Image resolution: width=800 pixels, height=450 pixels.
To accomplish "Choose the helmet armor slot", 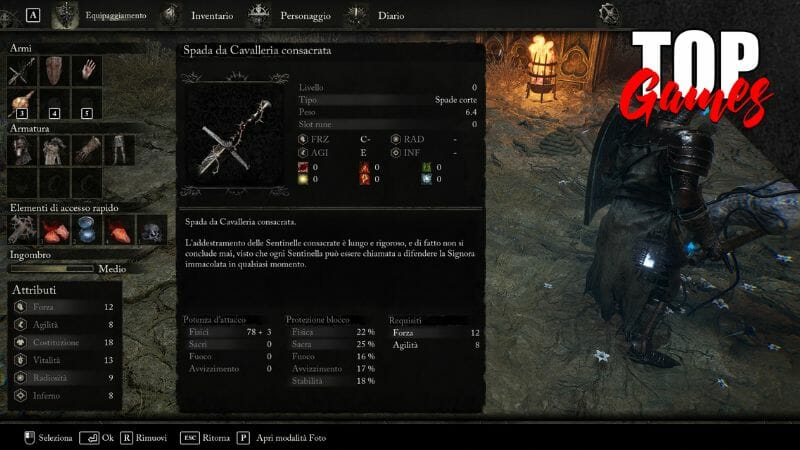I will (22, 150).
